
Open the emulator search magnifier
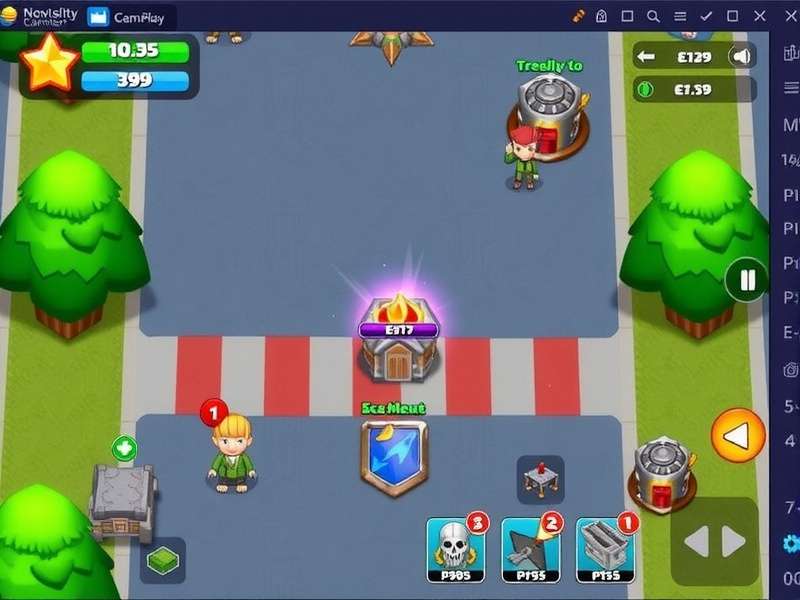click(x=653, y=16)
